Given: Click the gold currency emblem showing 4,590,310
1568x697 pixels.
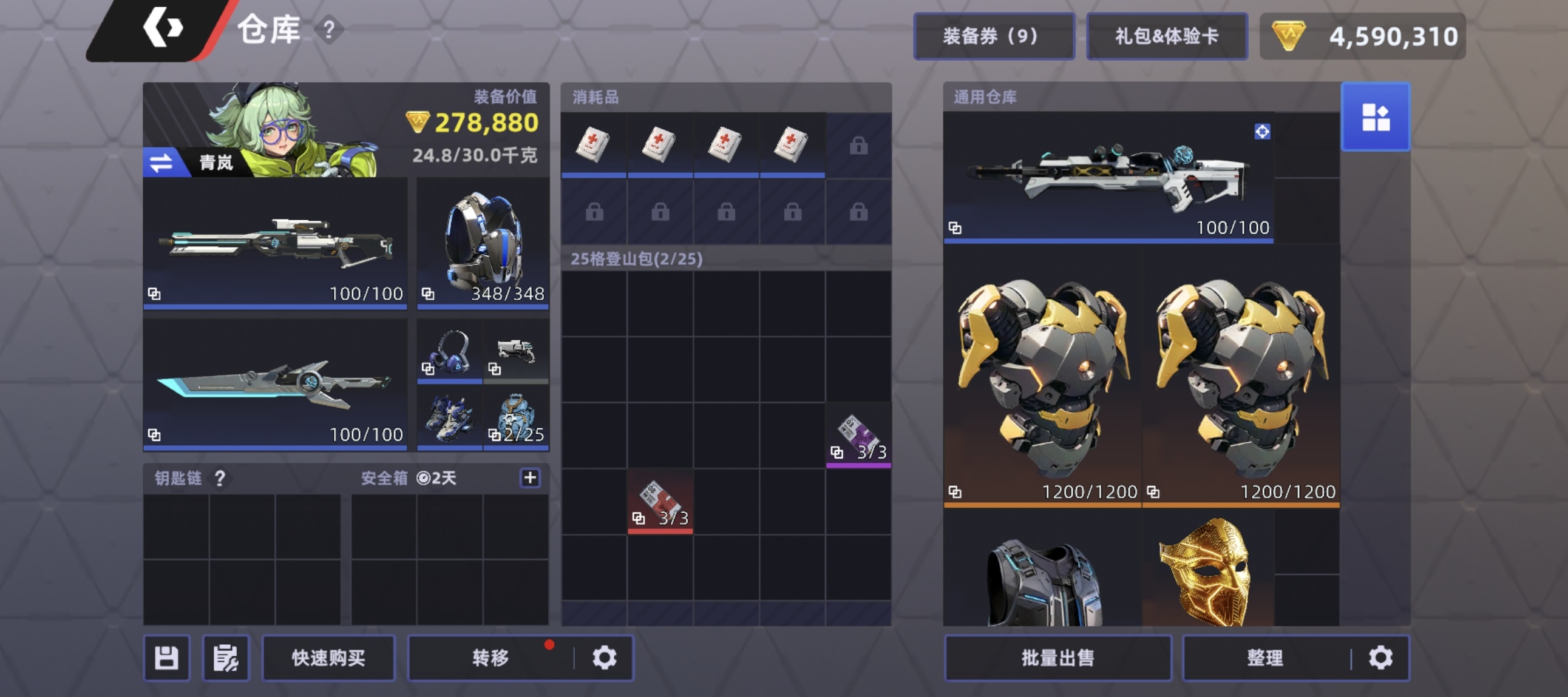Looking at the screenshot, I should (1293, 36).
